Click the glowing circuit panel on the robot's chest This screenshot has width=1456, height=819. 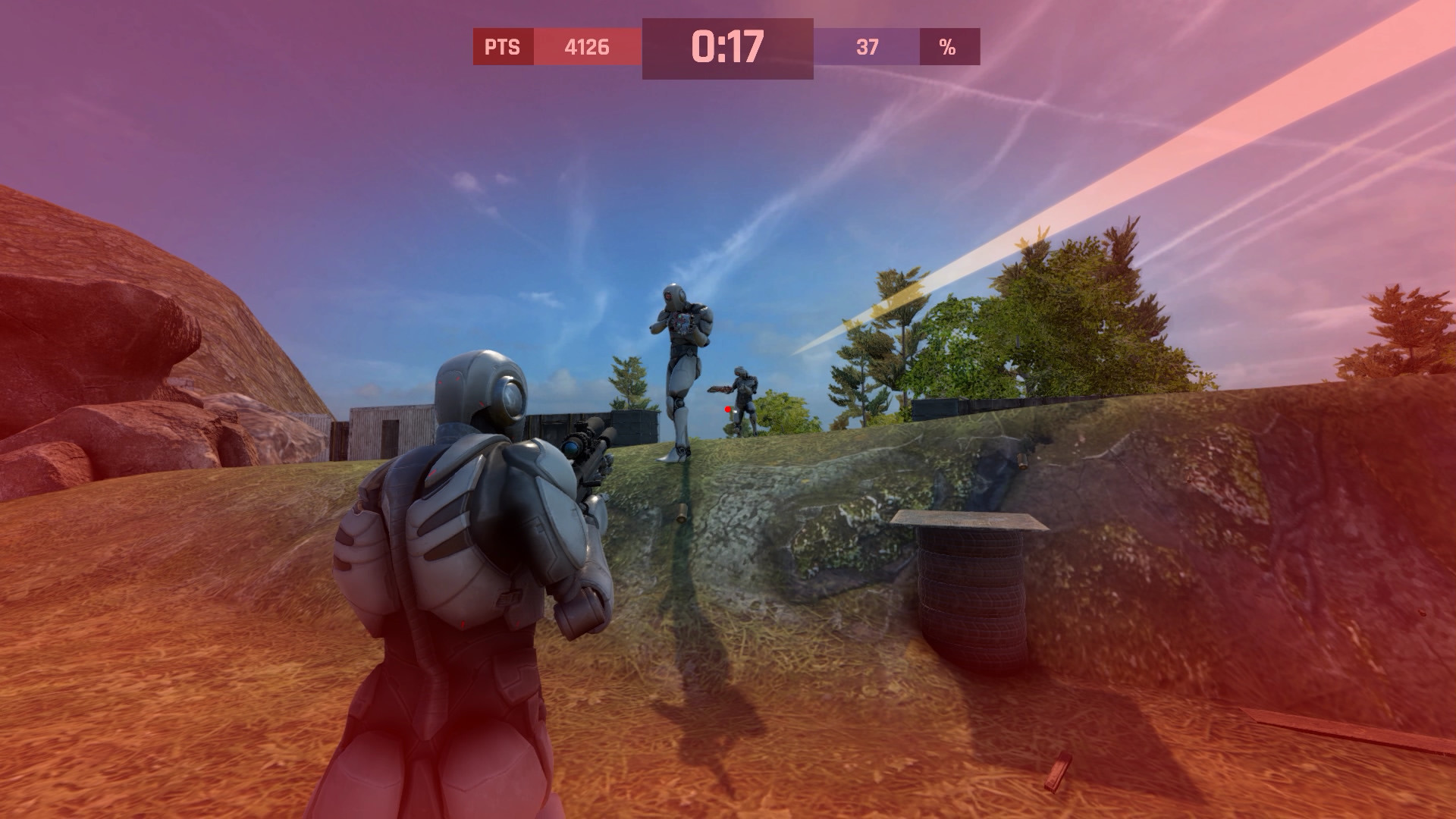(x=680, y=322)
